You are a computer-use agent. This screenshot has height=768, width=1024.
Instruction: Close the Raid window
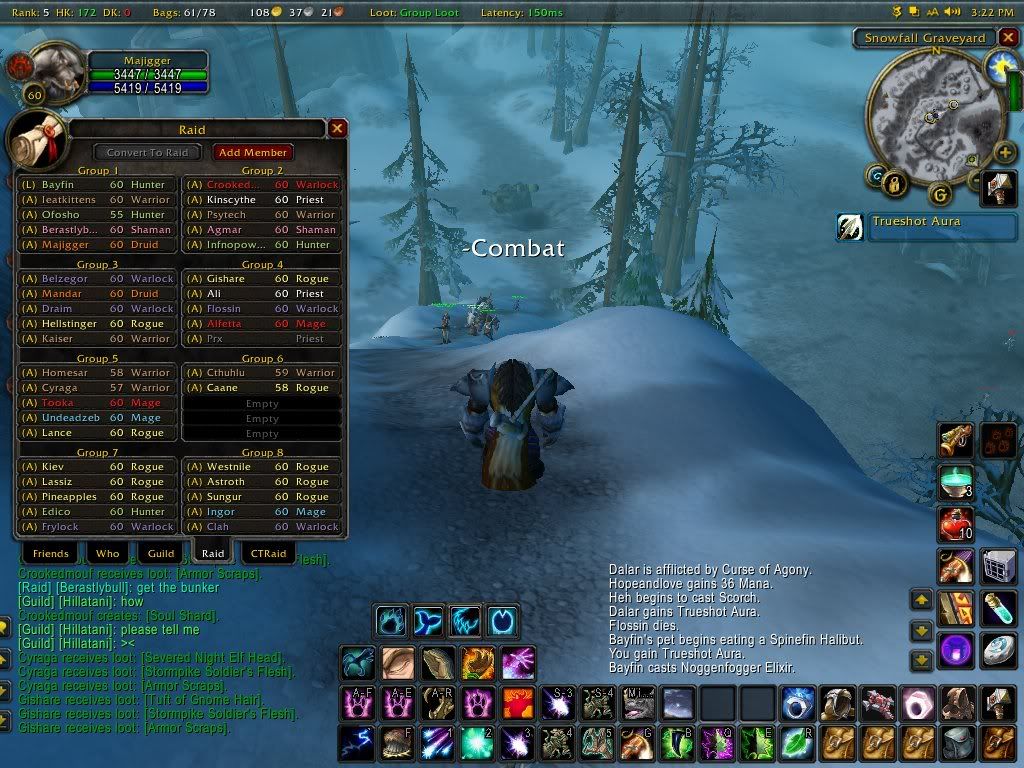(x=338, y=128)
